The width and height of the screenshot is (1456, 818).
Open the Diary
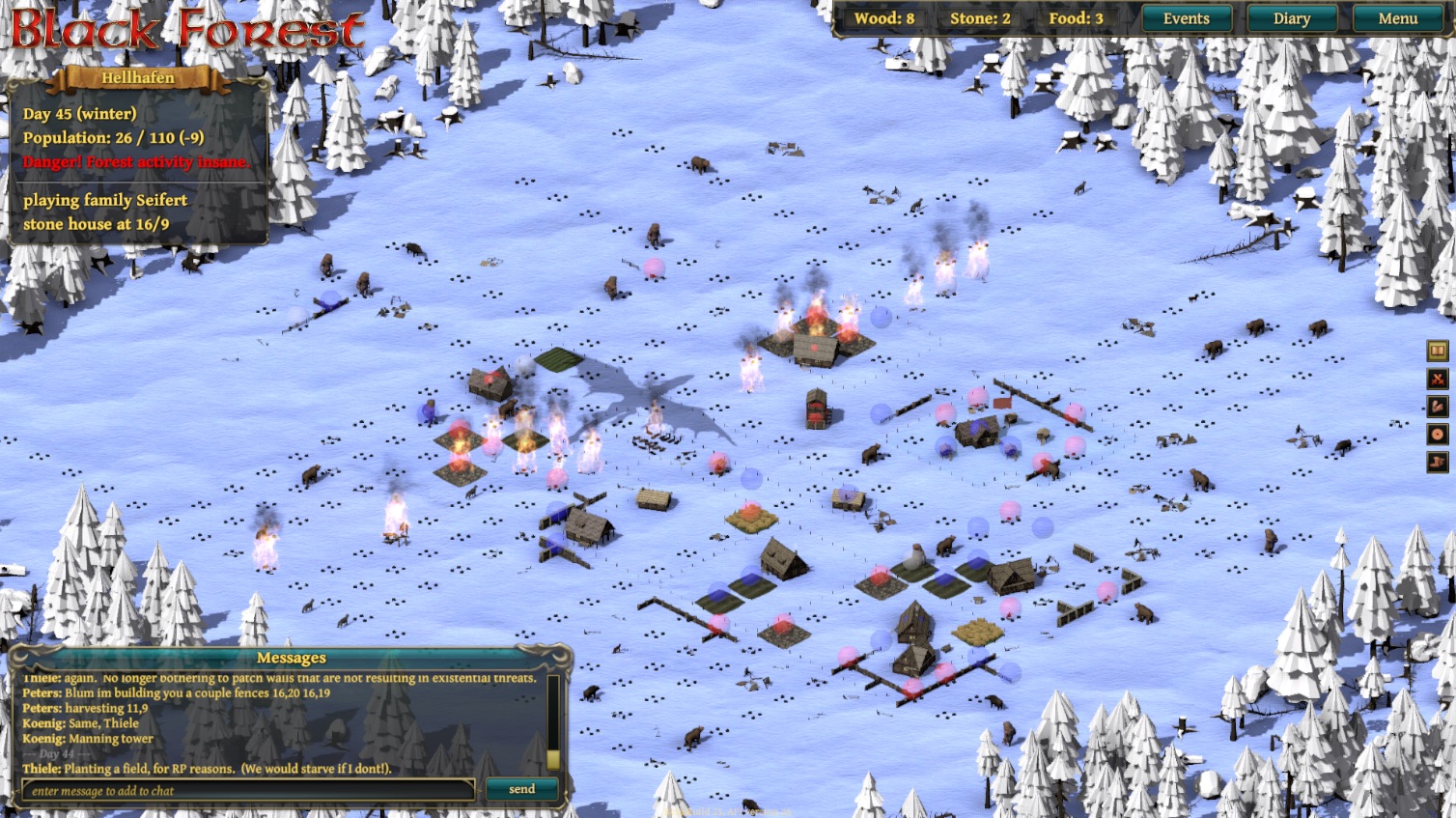[1291, 18]
